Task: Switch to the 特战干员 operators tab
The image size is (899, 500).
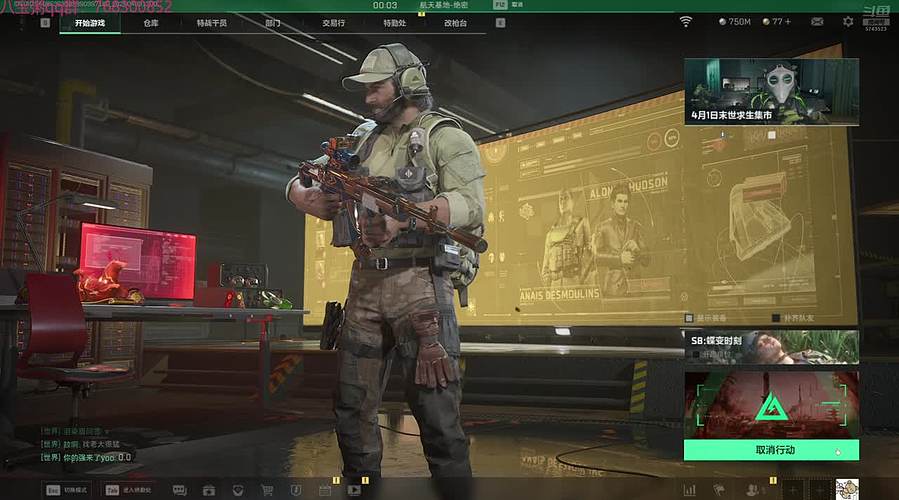Action: click(x=211, y=22)
